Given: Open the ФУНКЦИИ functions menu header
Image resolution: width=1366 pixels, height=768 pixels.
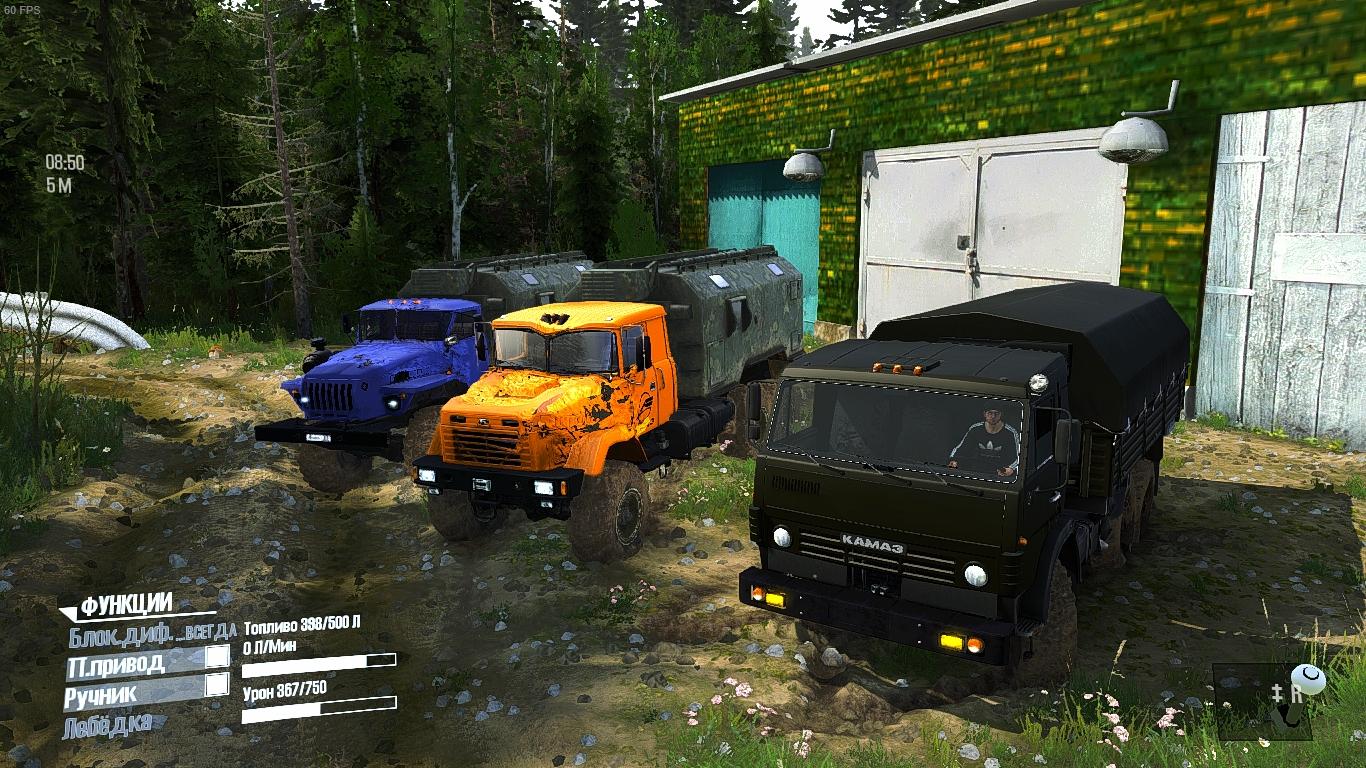Looking at the screenshot, I should coord(126,604).
